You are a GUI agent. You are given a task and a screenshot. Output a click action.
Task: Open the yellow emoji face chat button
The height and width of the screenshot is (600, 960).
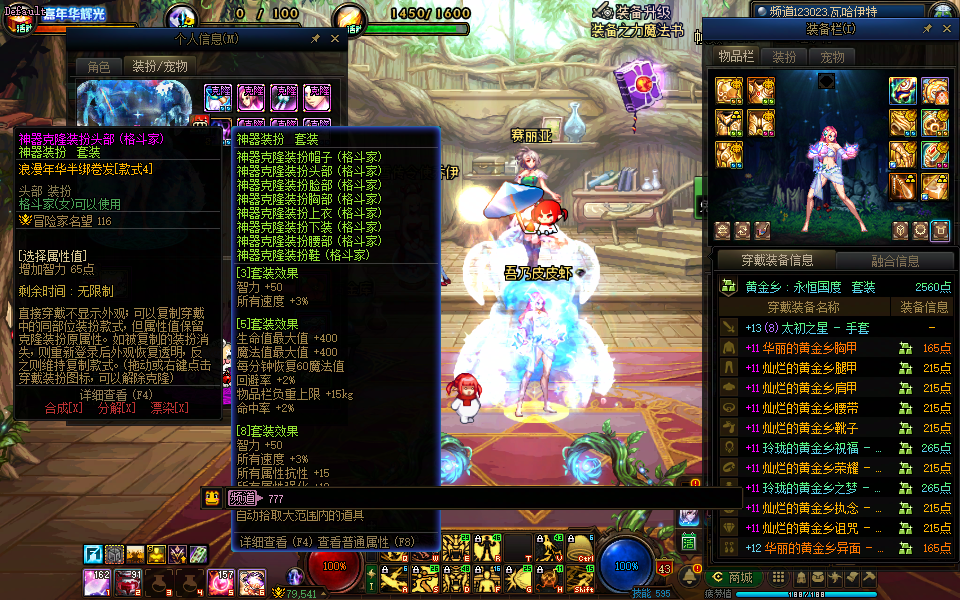tap(212, 498)
